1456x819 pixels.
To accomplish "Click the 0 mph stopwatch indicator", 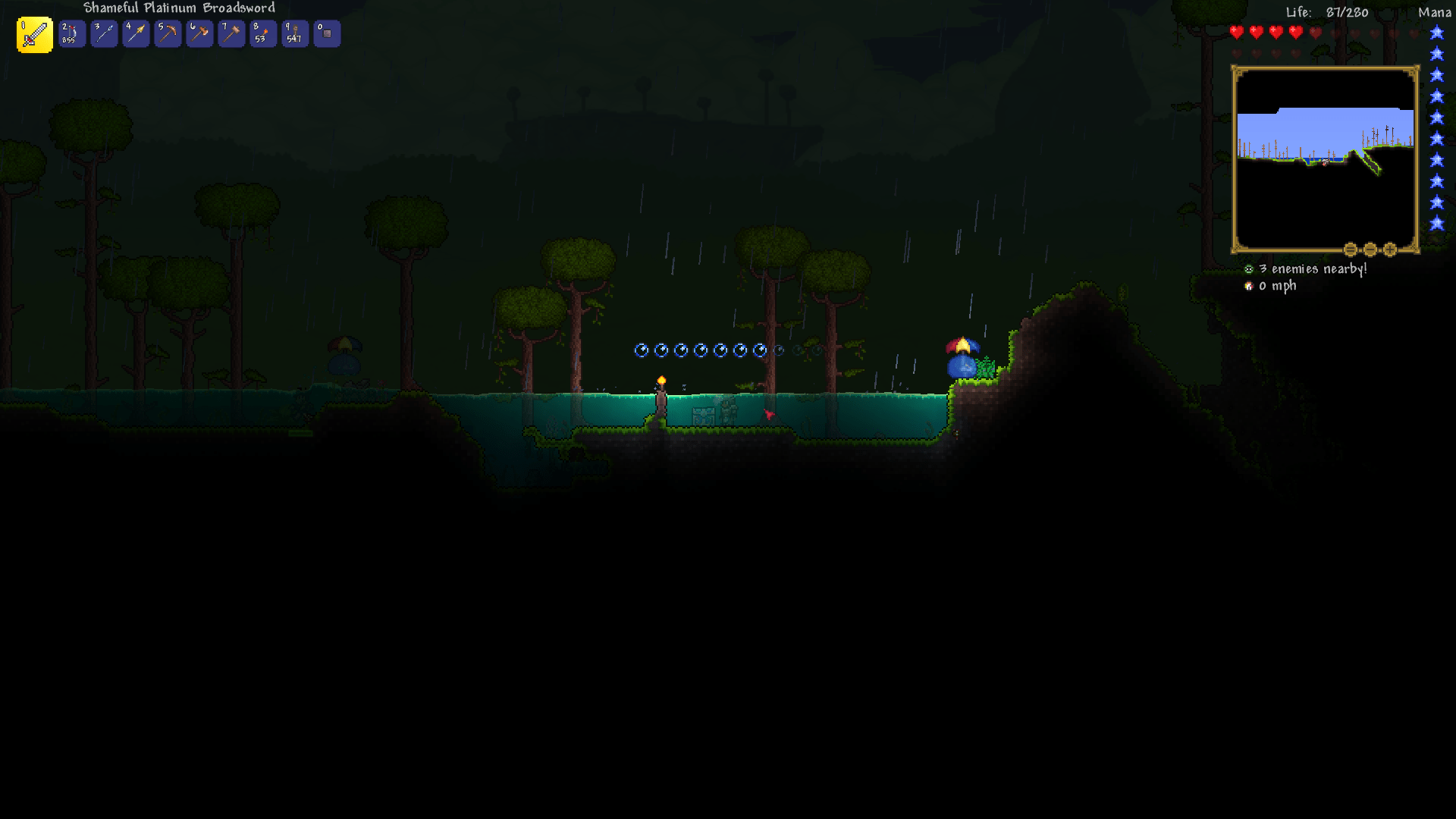I will 1248,286.
